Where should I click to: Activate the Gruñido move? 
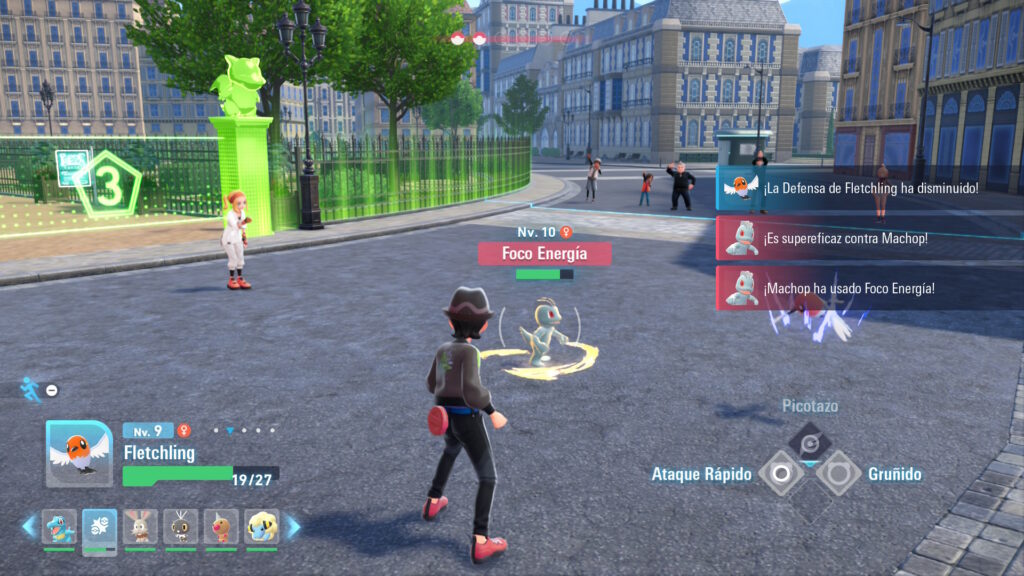point(838,473)
